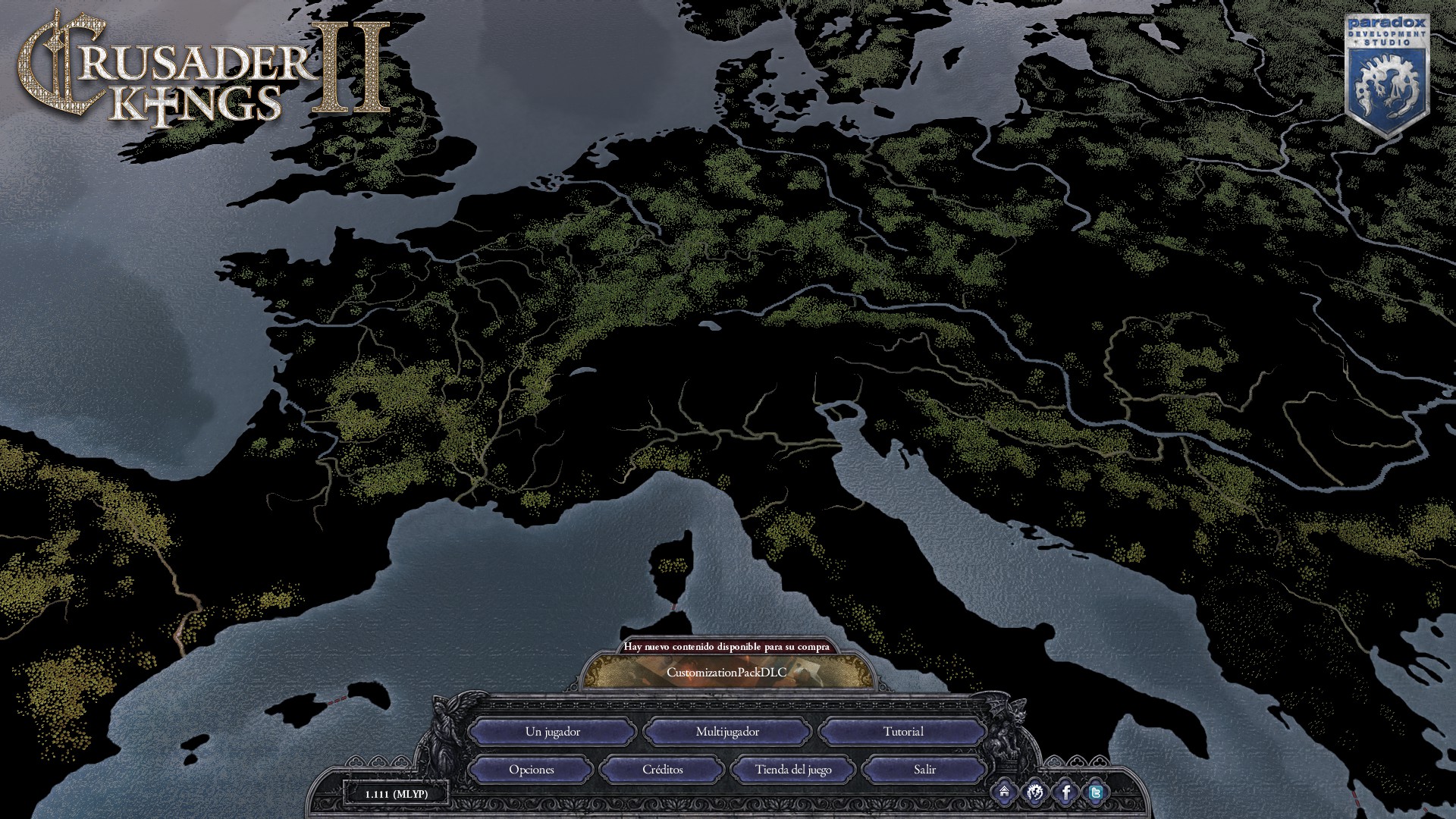Viewport: 1456px width, 819px height.
Task: Start a game with Un jugador
Action: pyautogui.click(x=552, y=732)
